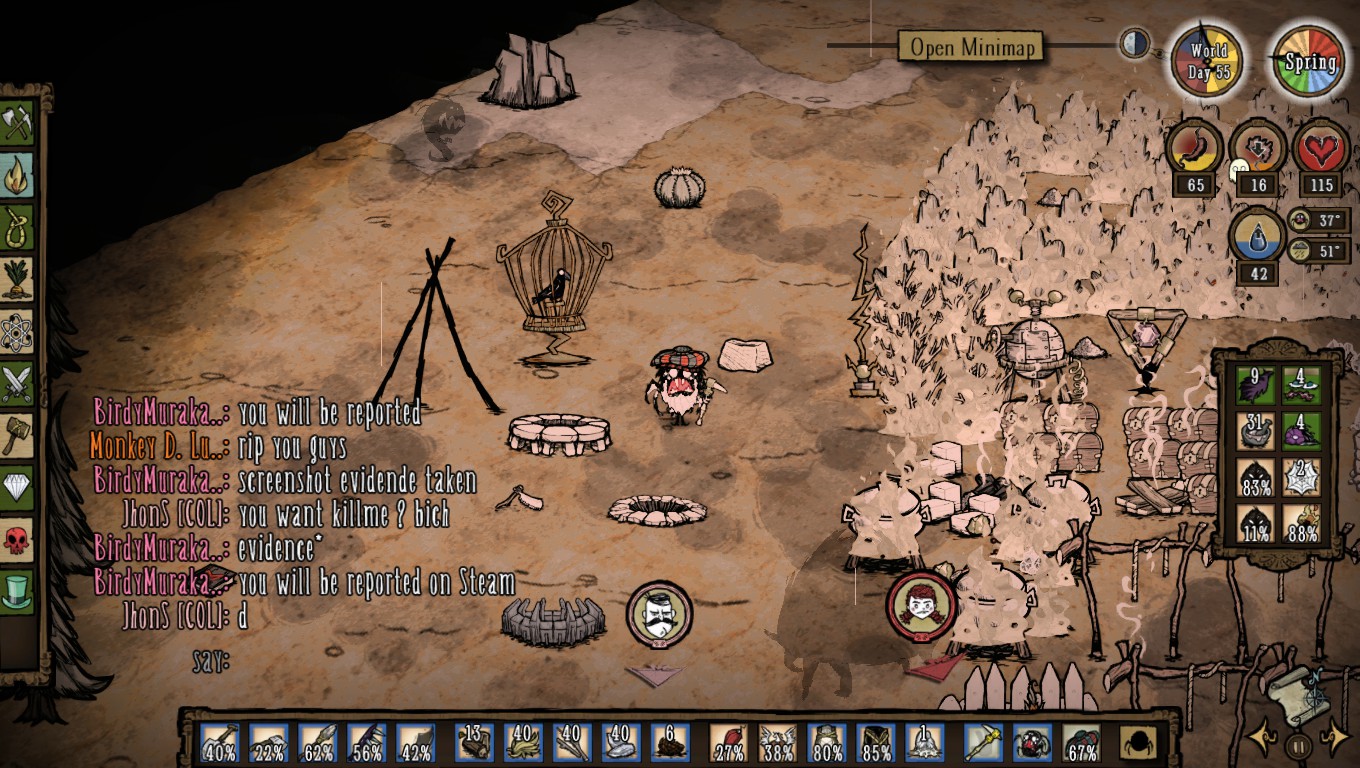Open the Tools crafting tab
The height and width of the screenshot is (768, 1360).
pos(18,123)
